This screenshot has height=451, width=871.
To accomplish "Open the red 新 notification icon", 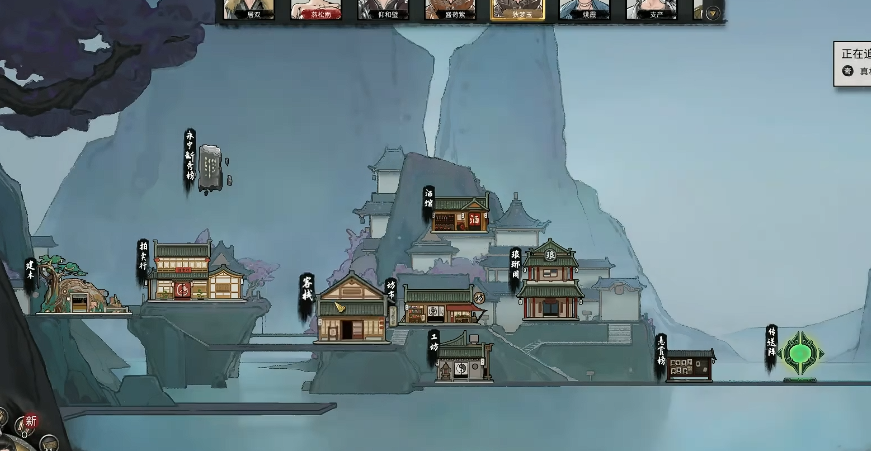I will (31, 421).
